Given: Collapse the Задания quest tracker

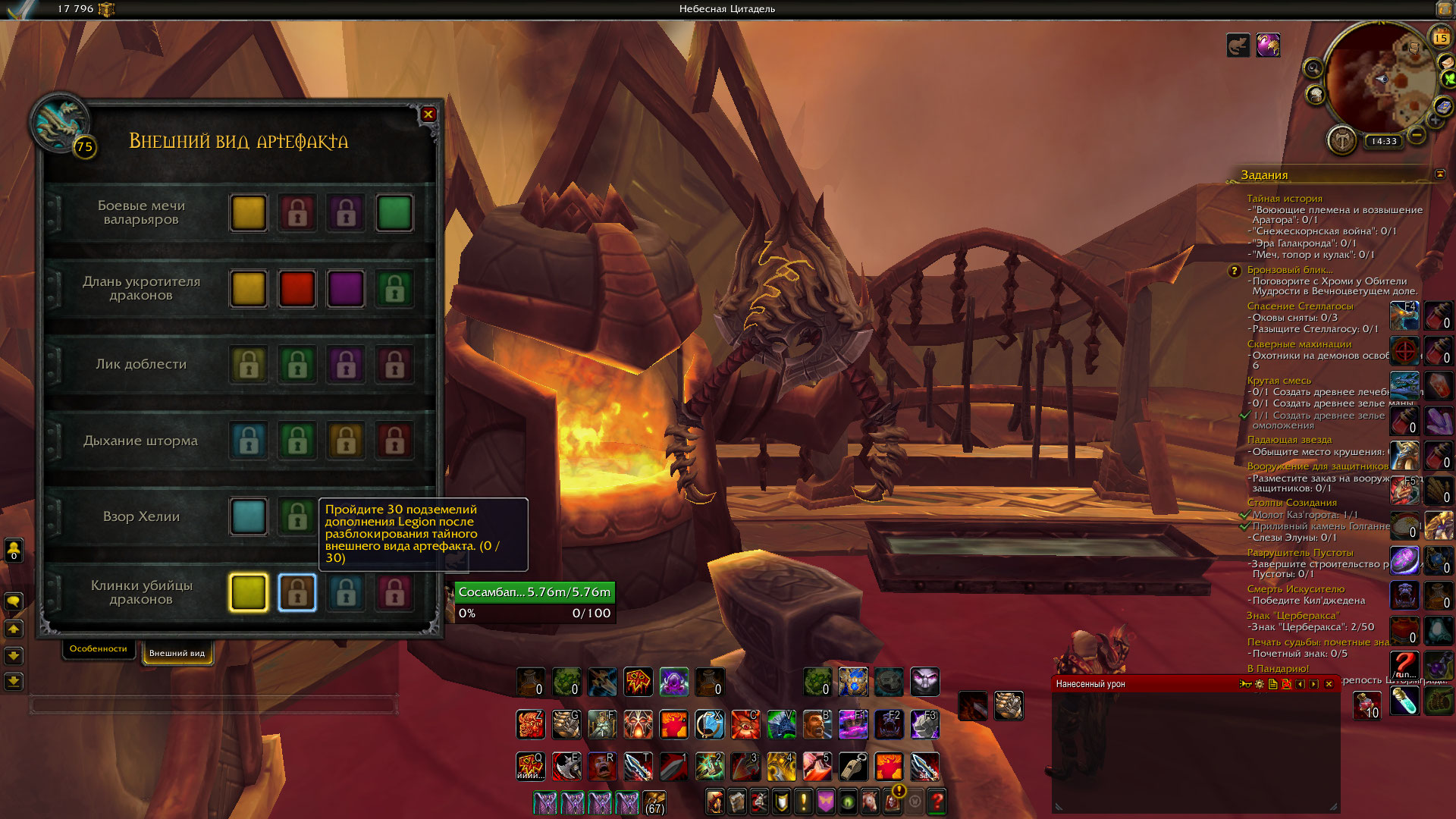Looking at the screenshot, I should pyautogui.click(x=1439, y=174).
